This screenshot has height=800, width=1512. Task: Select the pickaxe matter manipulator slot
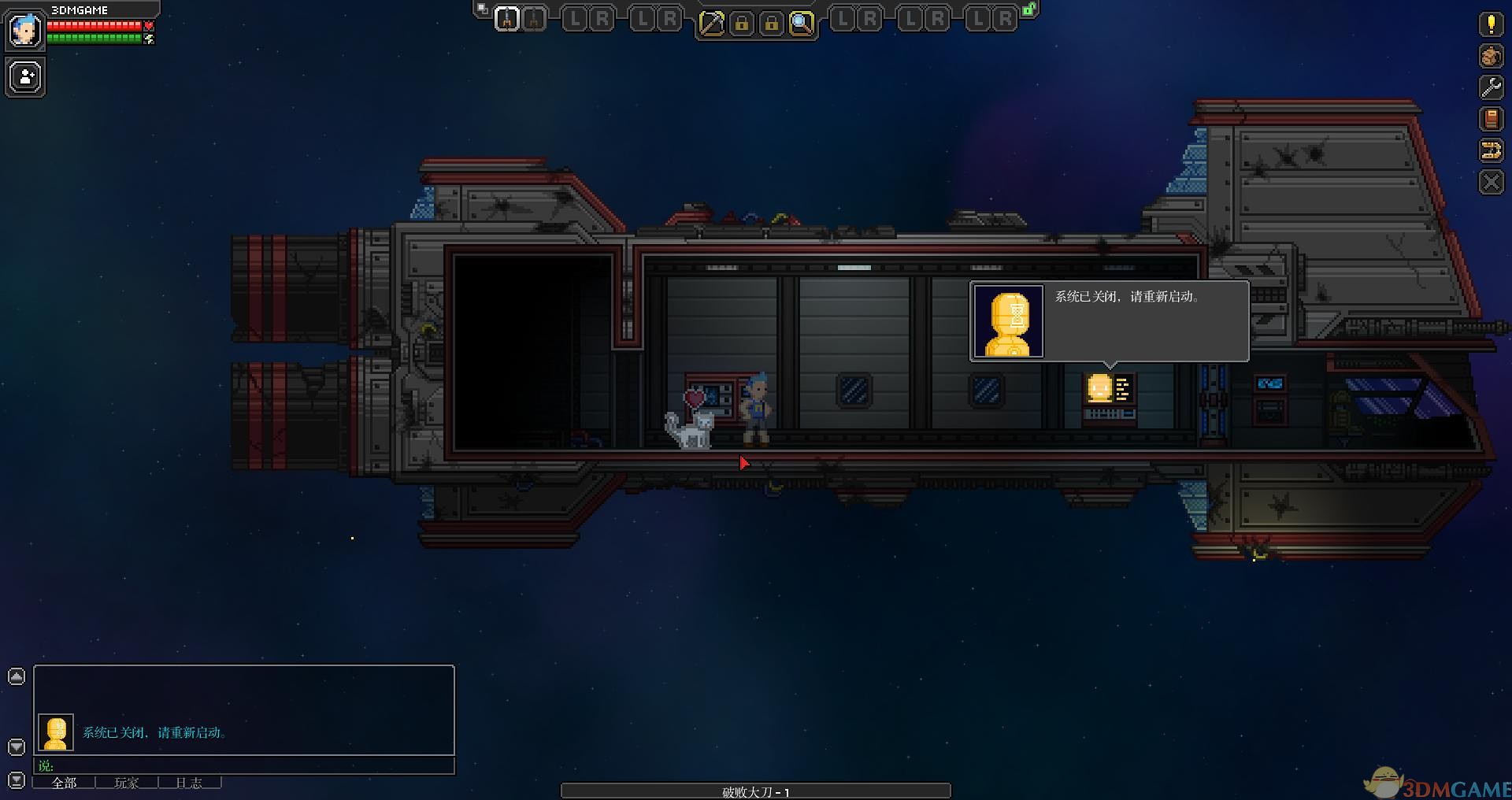pos(711,24)
